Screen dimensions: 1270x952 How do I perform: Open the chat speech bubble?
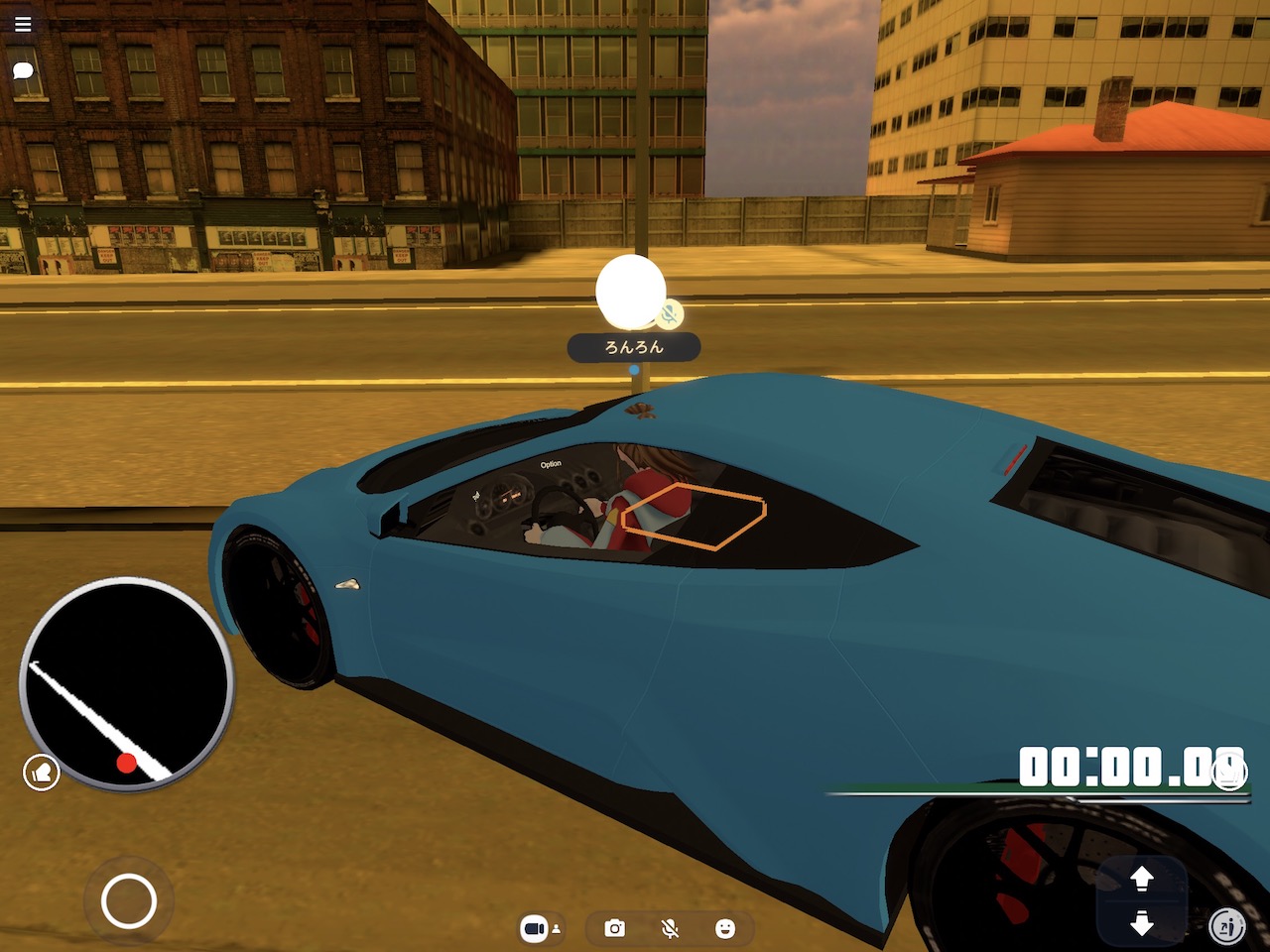pos(23,70)
